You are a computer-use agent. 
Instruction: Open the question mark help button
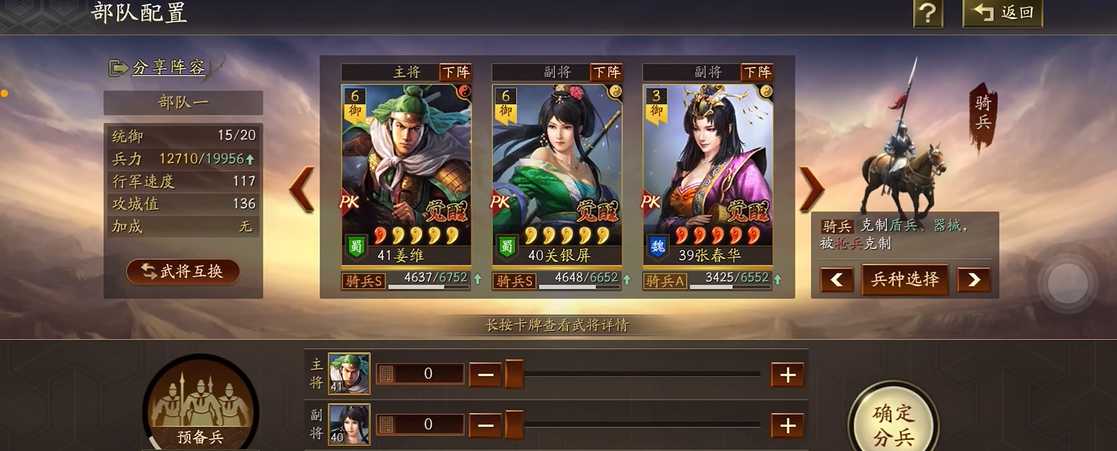928,13
